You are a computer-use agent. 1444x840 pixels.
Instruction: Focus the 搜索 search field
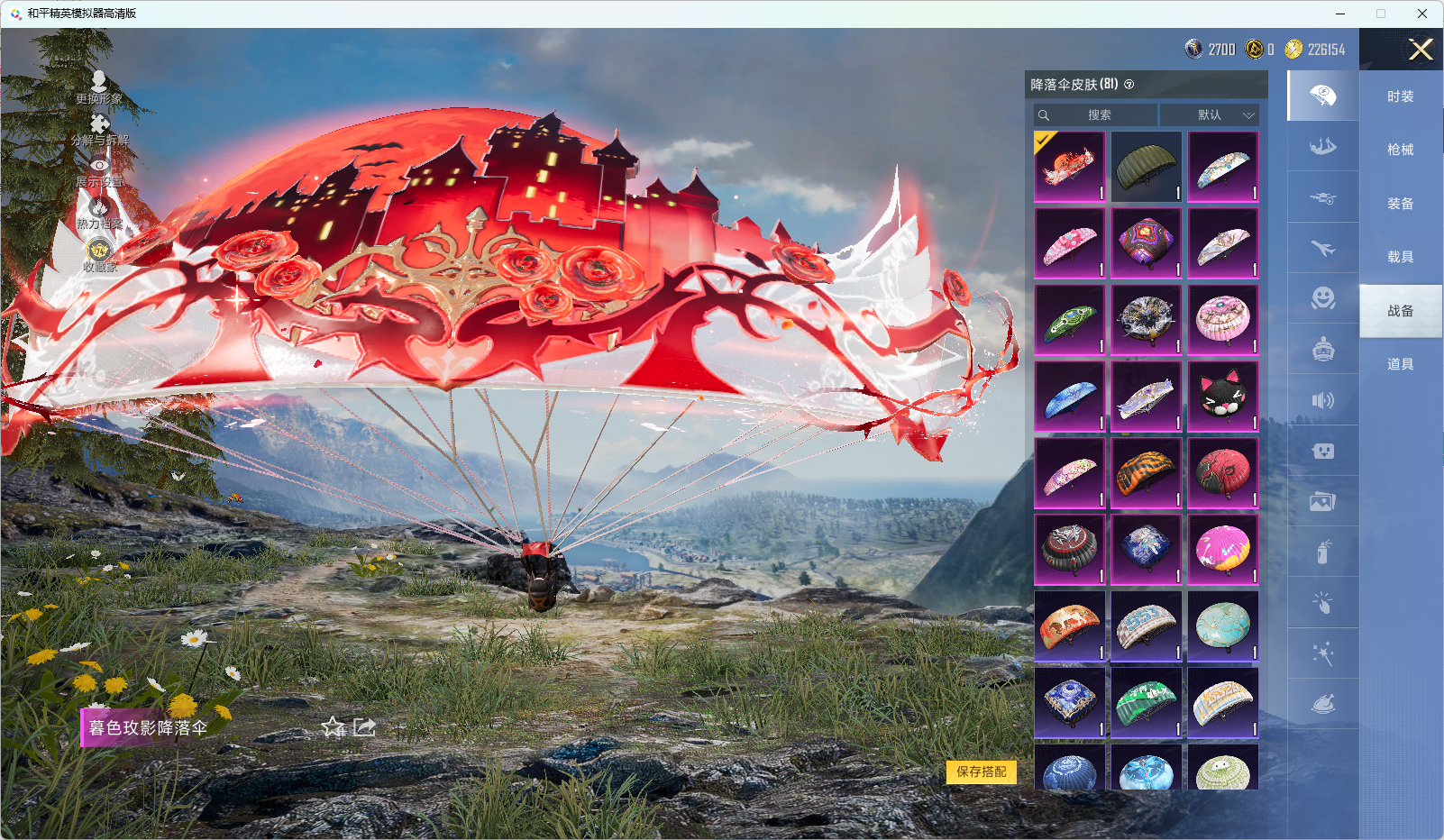1096,115
